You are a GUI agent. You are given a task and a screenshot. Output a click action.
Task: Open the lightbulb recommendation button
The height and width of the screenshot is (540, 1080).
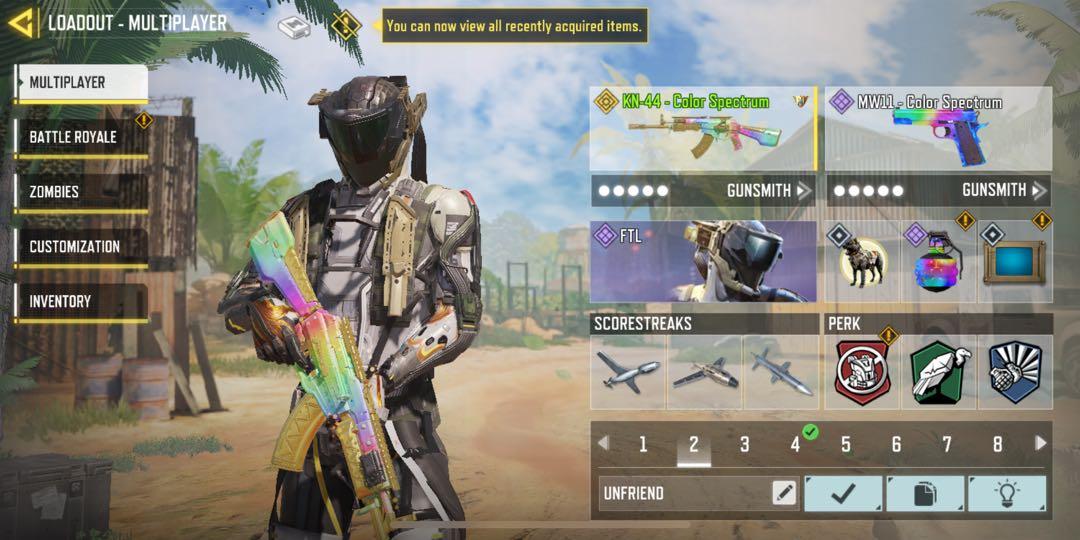(x=1006, y=494)
